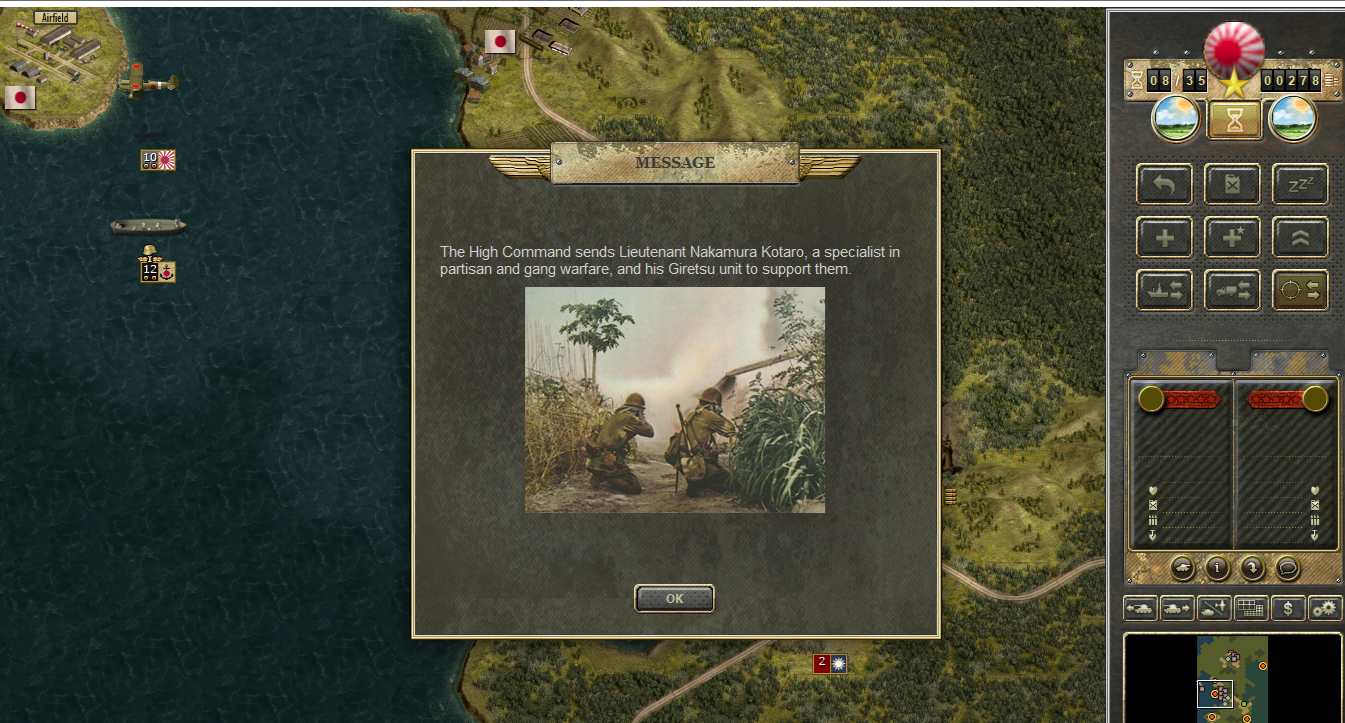1345x723 pixels.
Task: Select the previous unit tank arrow button
Action: pyautogui.click(x=1140, y=608)
